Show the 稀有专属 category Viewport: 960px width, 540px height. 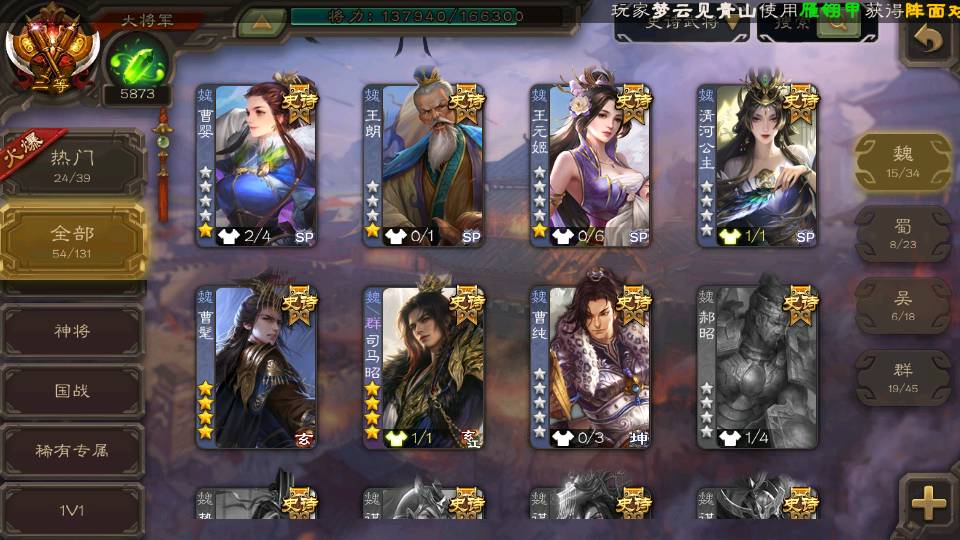(x=72, y=450)
